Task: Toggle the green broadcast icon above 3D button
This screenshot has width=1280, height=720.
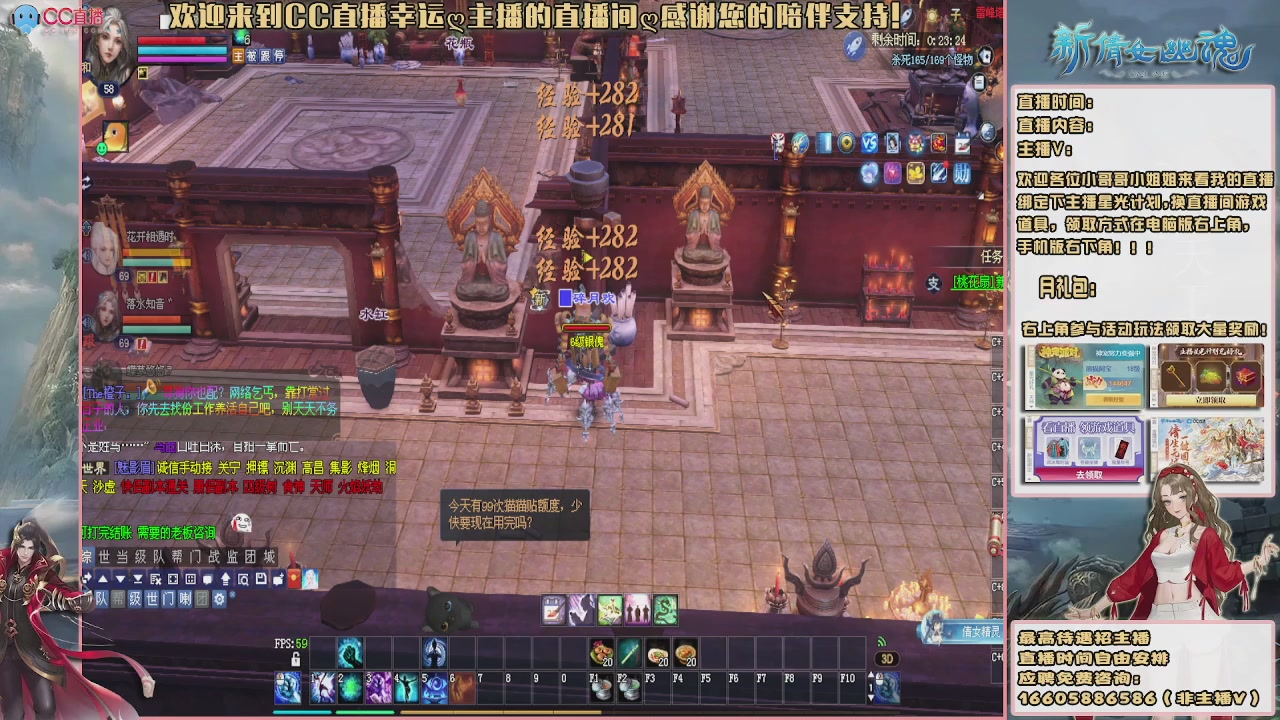Action: pyautogui.click(x=882, y=641)
